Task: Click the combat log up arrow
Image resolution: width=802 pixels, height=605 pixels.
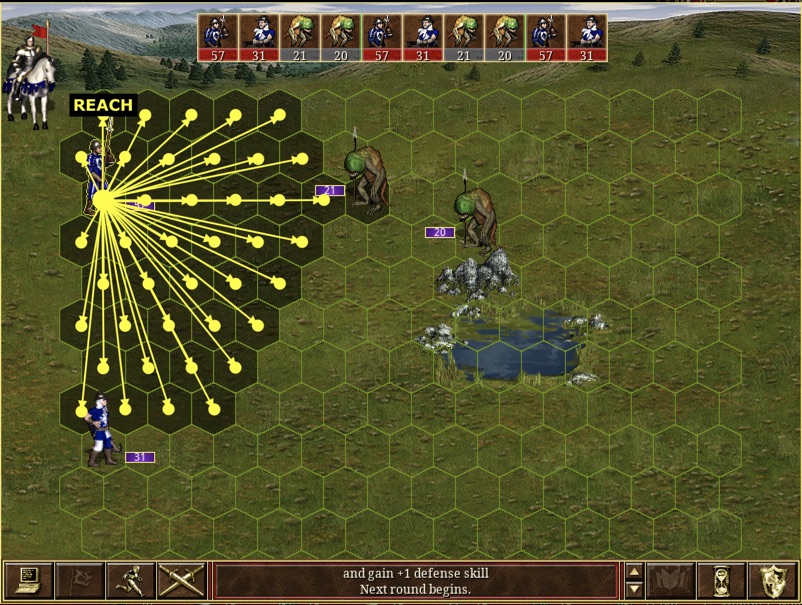Action: pyautogui.click(x=633, y=573)
